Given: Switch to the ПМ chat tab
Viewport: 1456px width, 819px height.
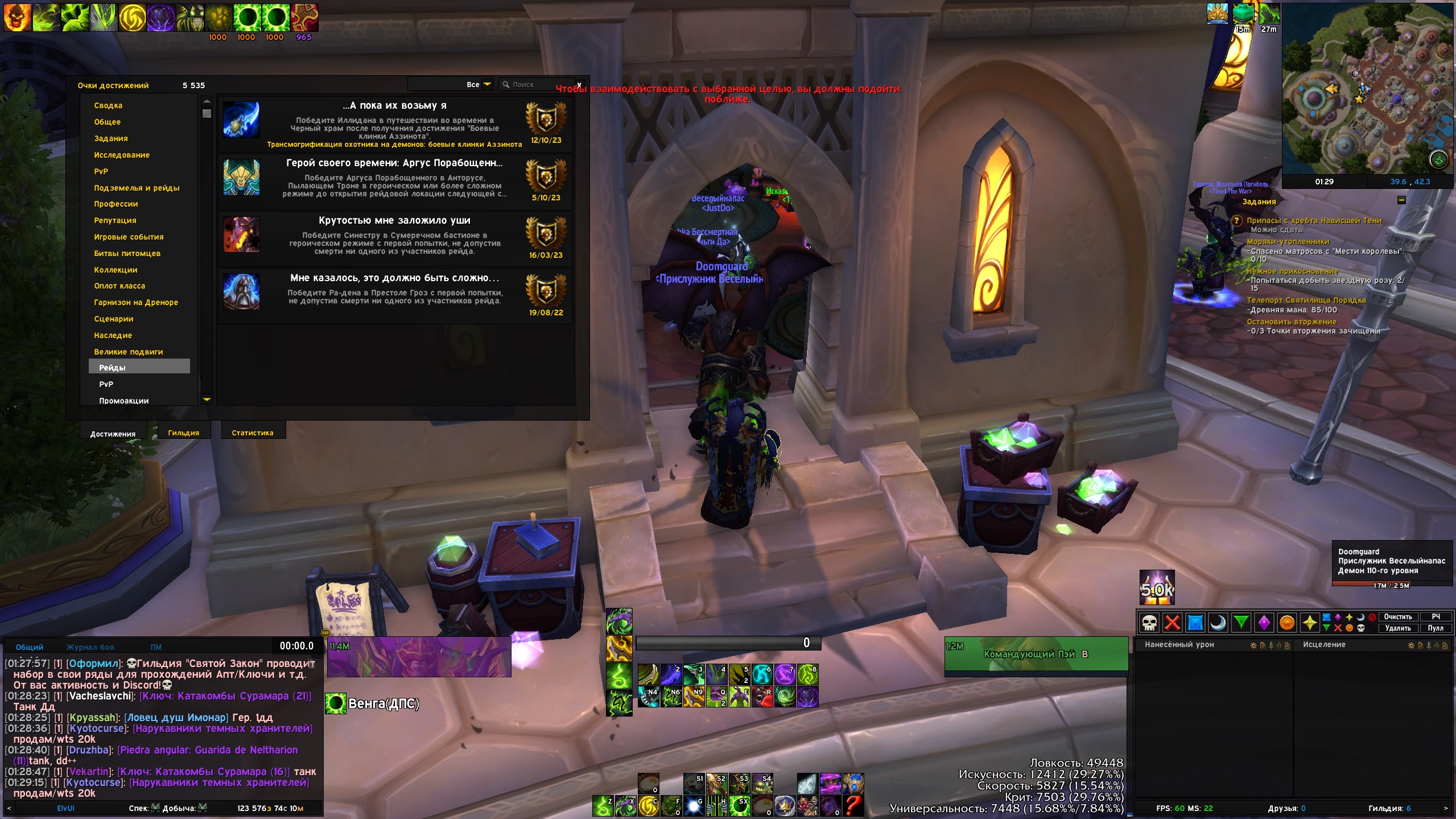Looking at the screenshot, I should pos(156,648).
